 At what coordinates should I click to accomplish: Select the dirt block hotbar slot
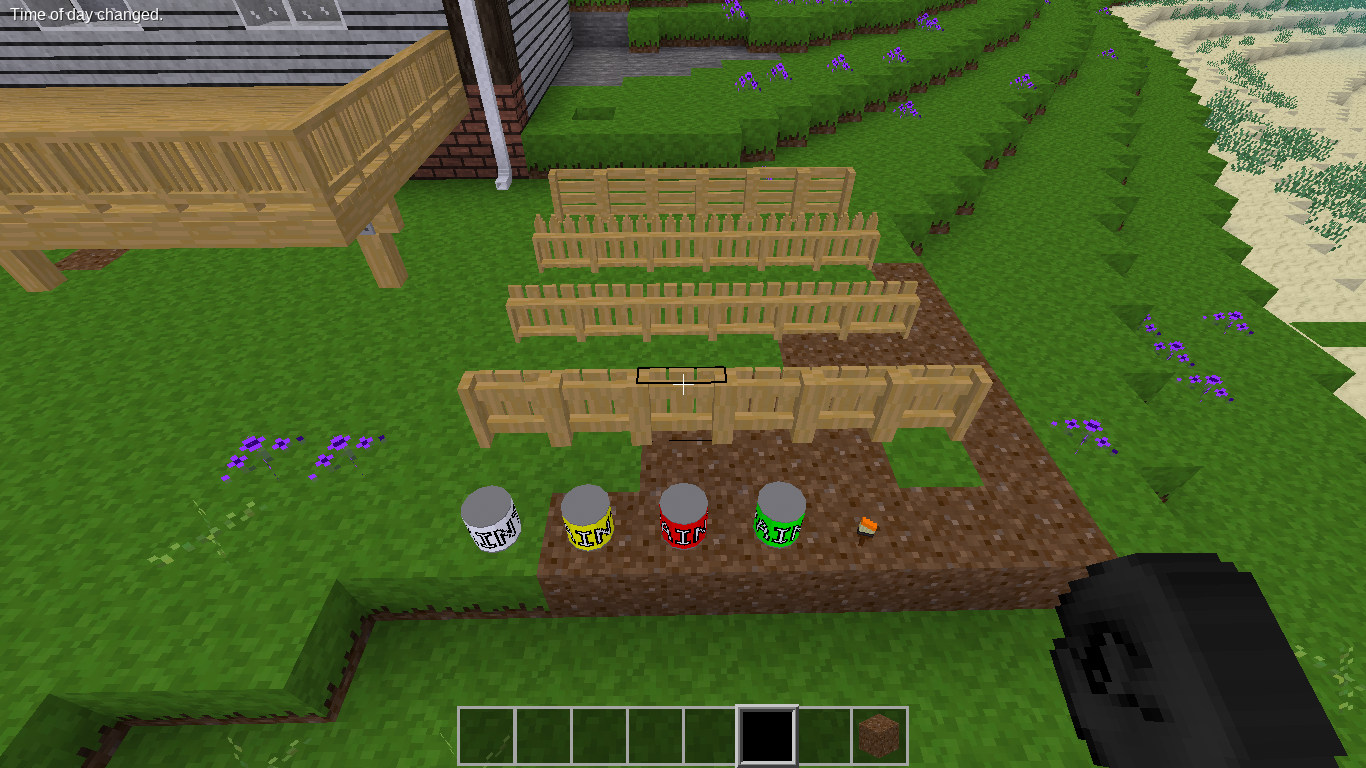pos(879,736)
